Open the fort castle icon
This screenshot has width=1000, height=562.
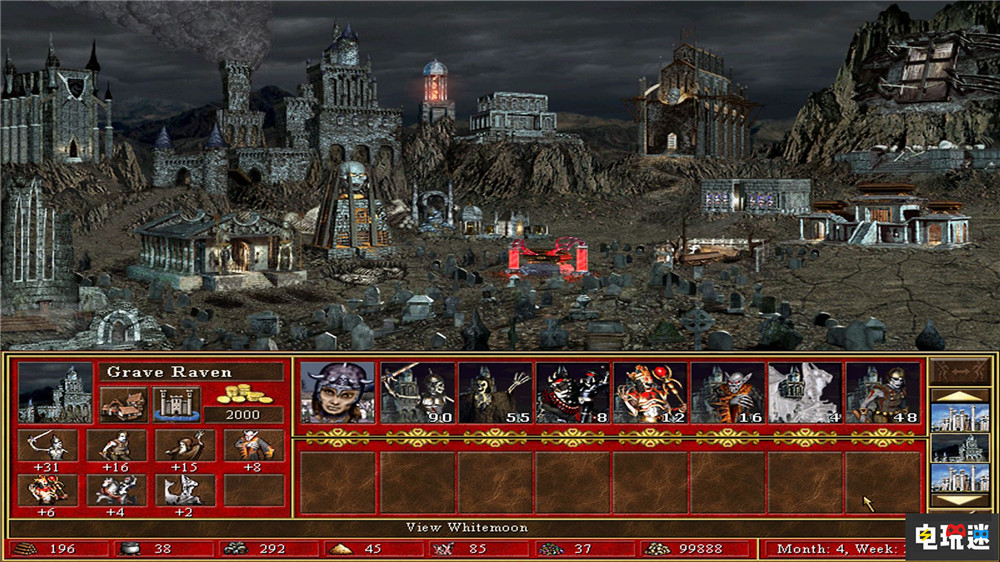point(176,404)
